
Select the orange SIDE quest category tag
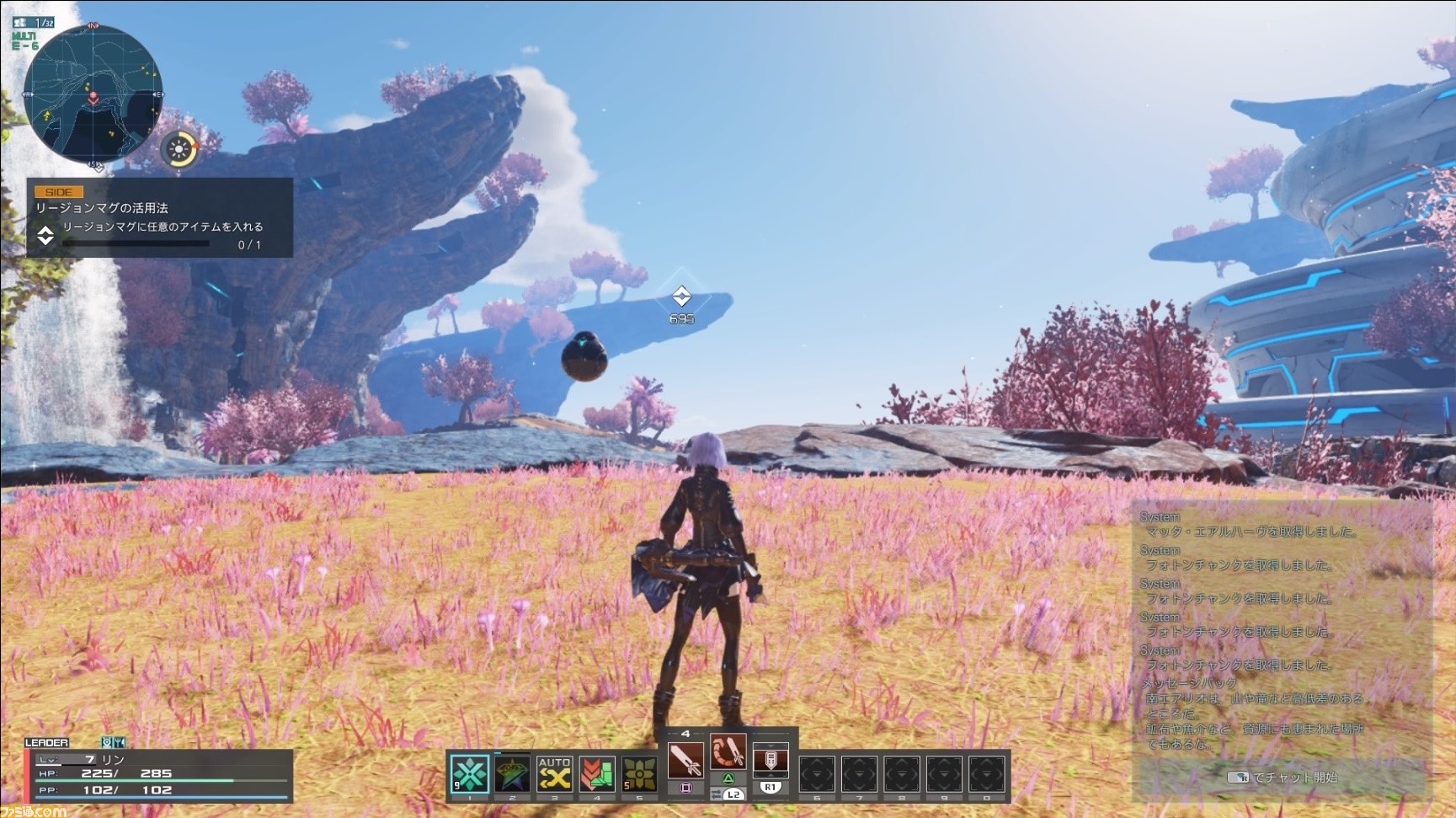pyautogui.click(x=59, y=191)
